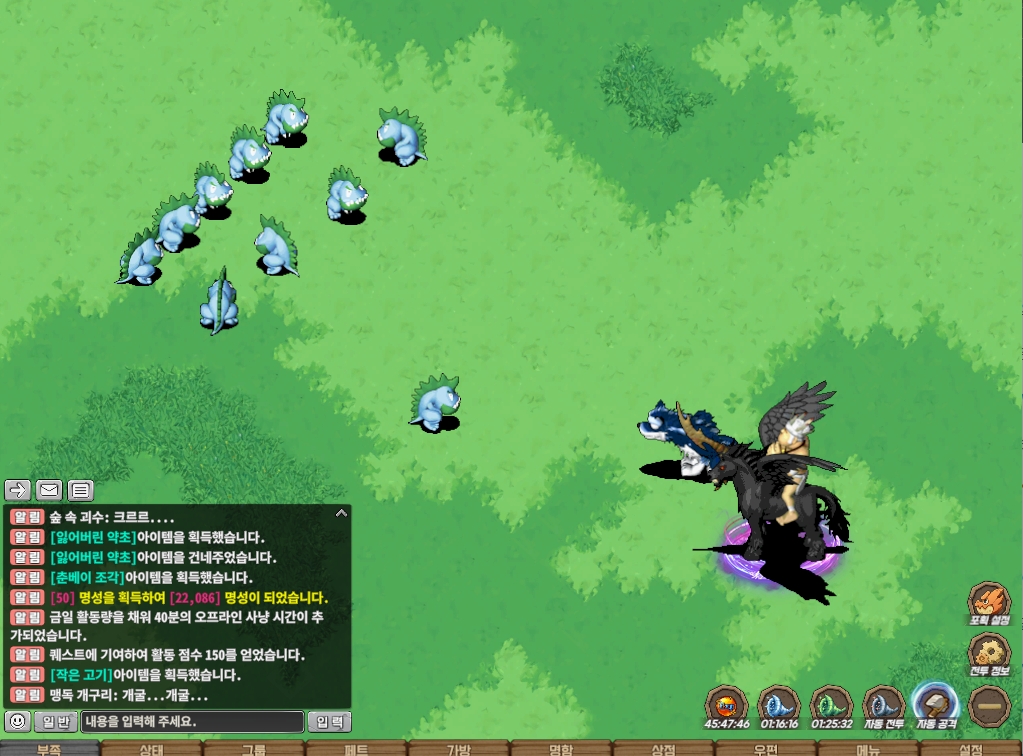The width and height of the screenshot is (1023, 756).
Task: Expand the chat window with the up arrow
Action: click(341, 514)
